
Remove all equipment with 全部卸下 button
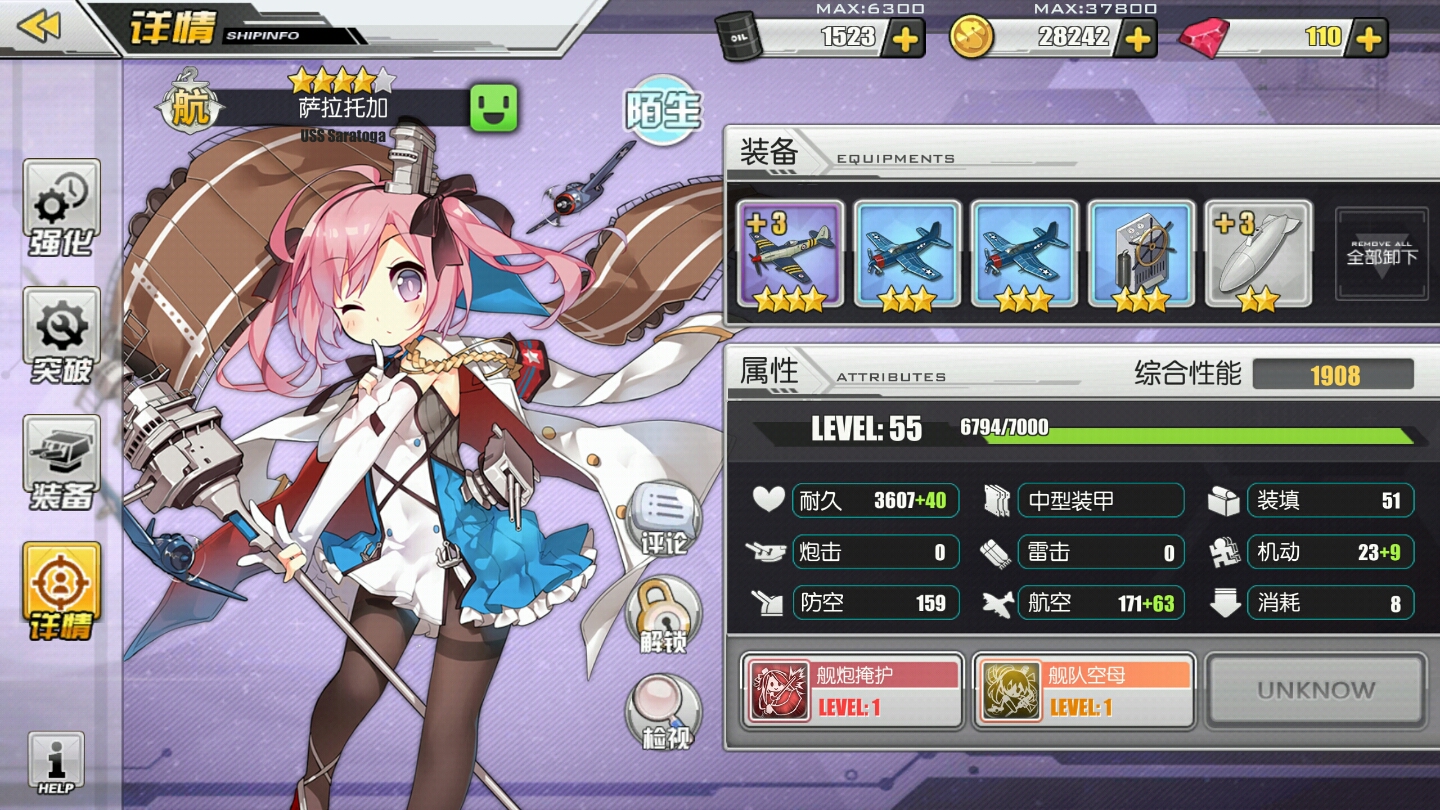pyautogui.click(x=1382, y=254)
